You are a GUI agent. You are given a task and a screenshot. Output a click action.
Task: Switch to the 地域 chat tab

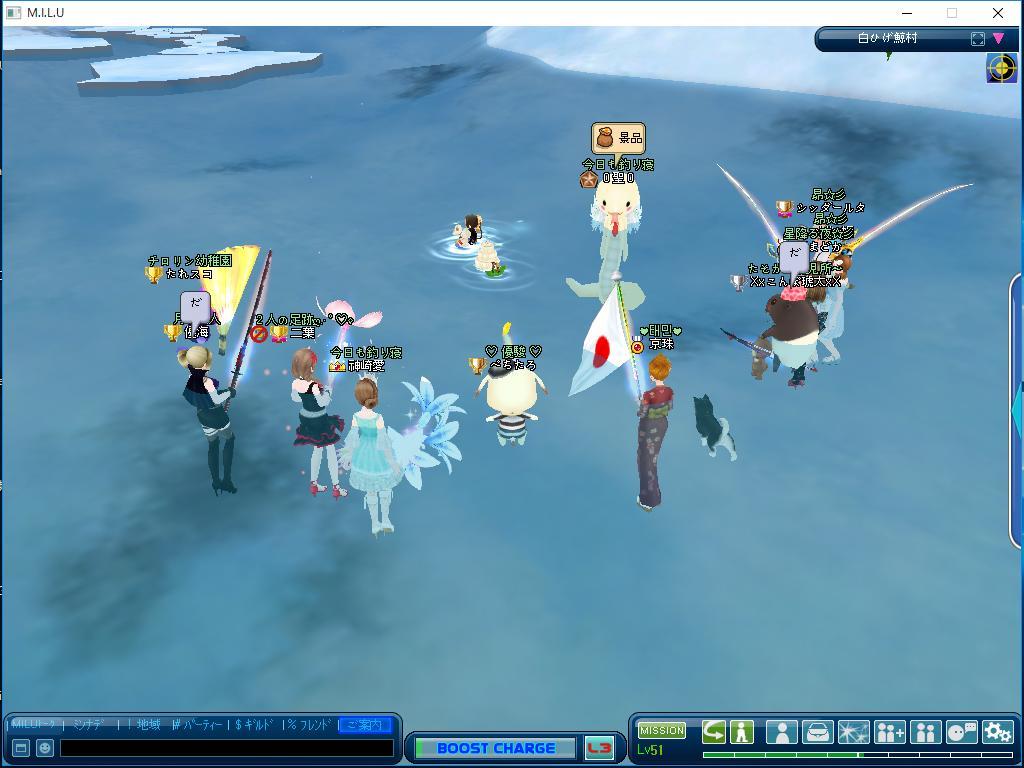pos(148,725)
